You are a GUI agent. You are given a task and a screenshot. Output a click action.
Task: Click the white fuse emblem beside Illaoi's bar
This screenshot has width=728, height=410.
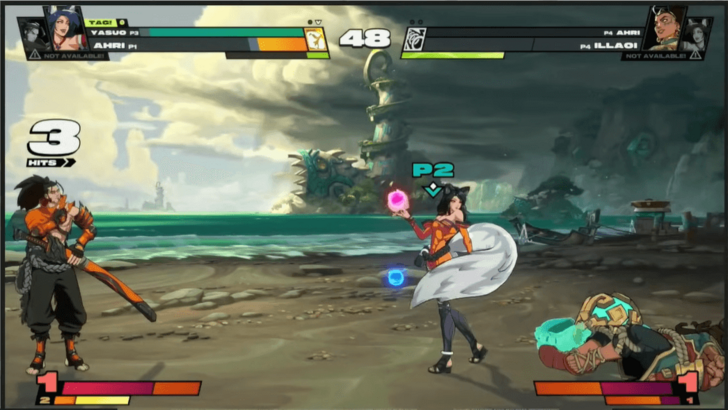pyautogui.click(x=414, y=40)
